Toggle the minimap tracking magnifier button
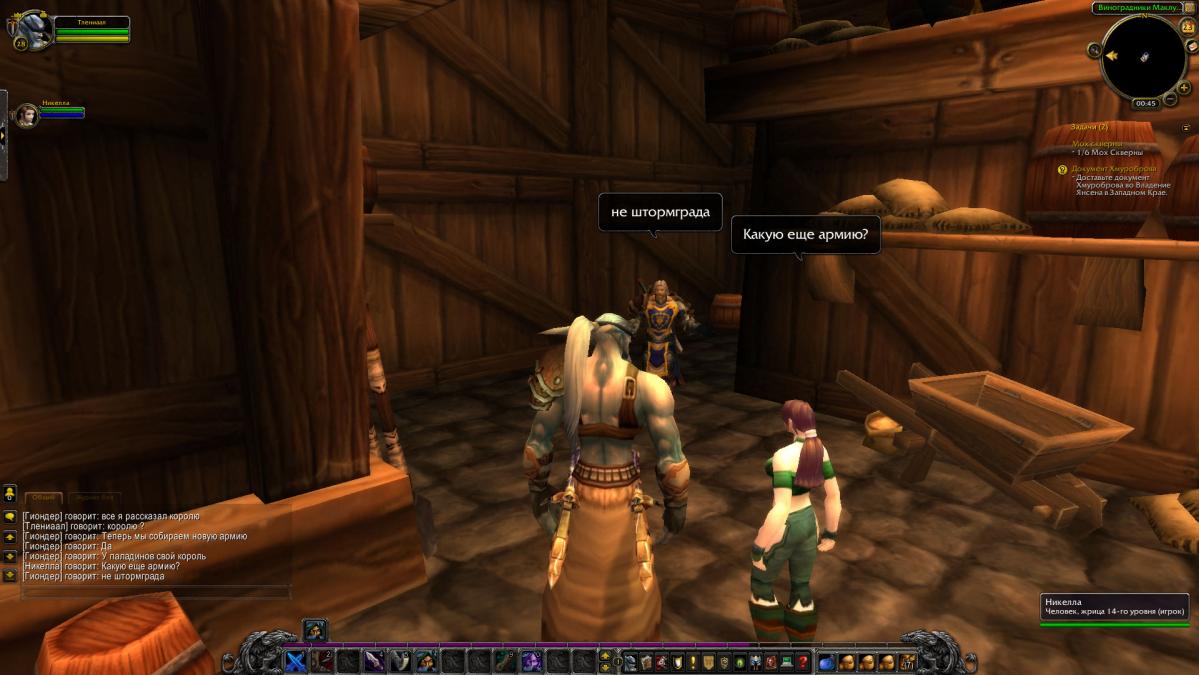Screen dimensions: 1199x675 tap(1096, 49)
